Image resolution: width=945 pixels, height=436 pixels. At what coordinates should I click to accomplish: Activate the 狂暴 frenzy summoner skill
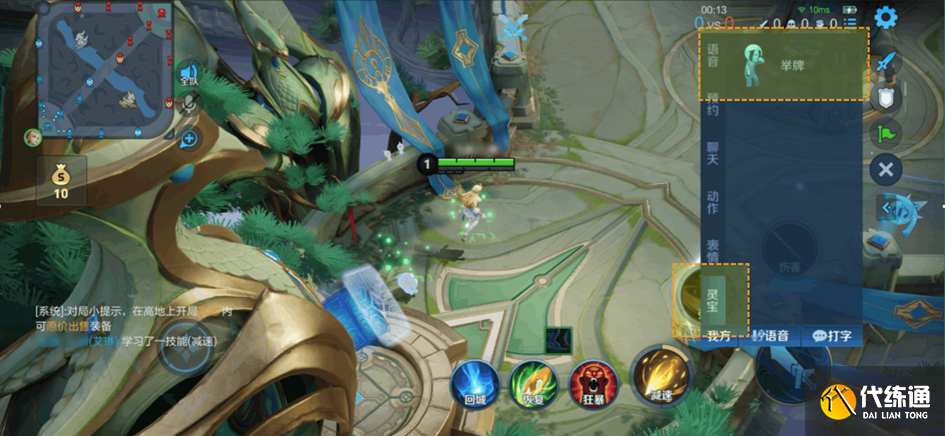590,383
